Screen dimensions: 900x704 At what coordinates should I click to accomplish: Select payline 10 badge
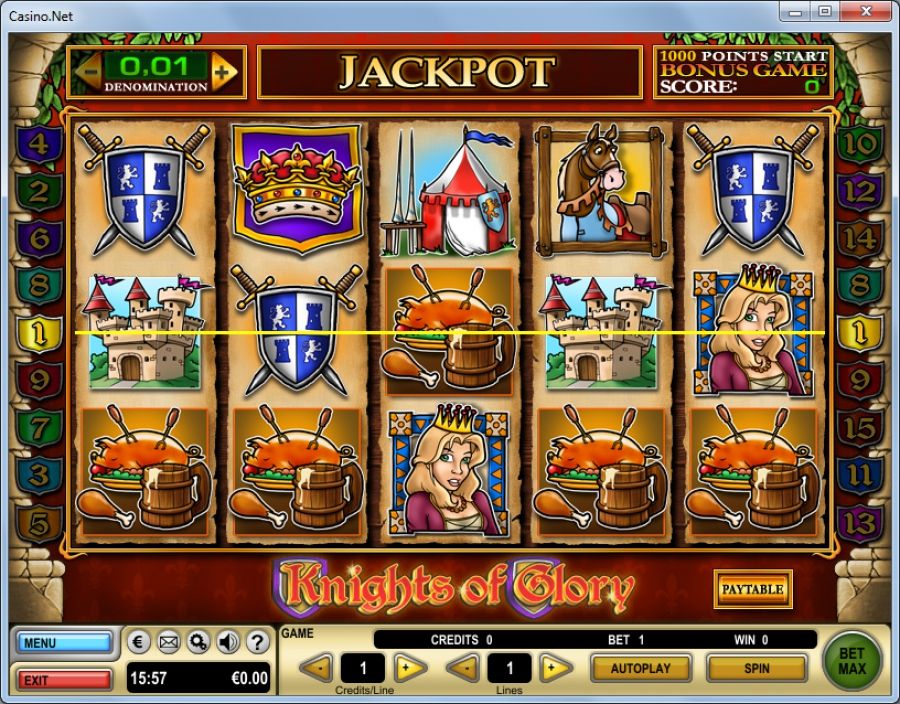click(x=859, y=144)
